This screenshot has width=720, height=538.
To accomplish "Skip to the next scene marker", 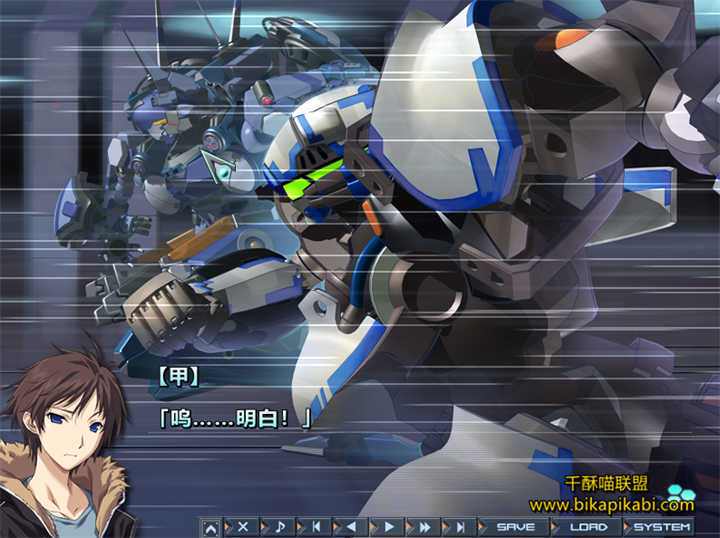I will 460,526.
